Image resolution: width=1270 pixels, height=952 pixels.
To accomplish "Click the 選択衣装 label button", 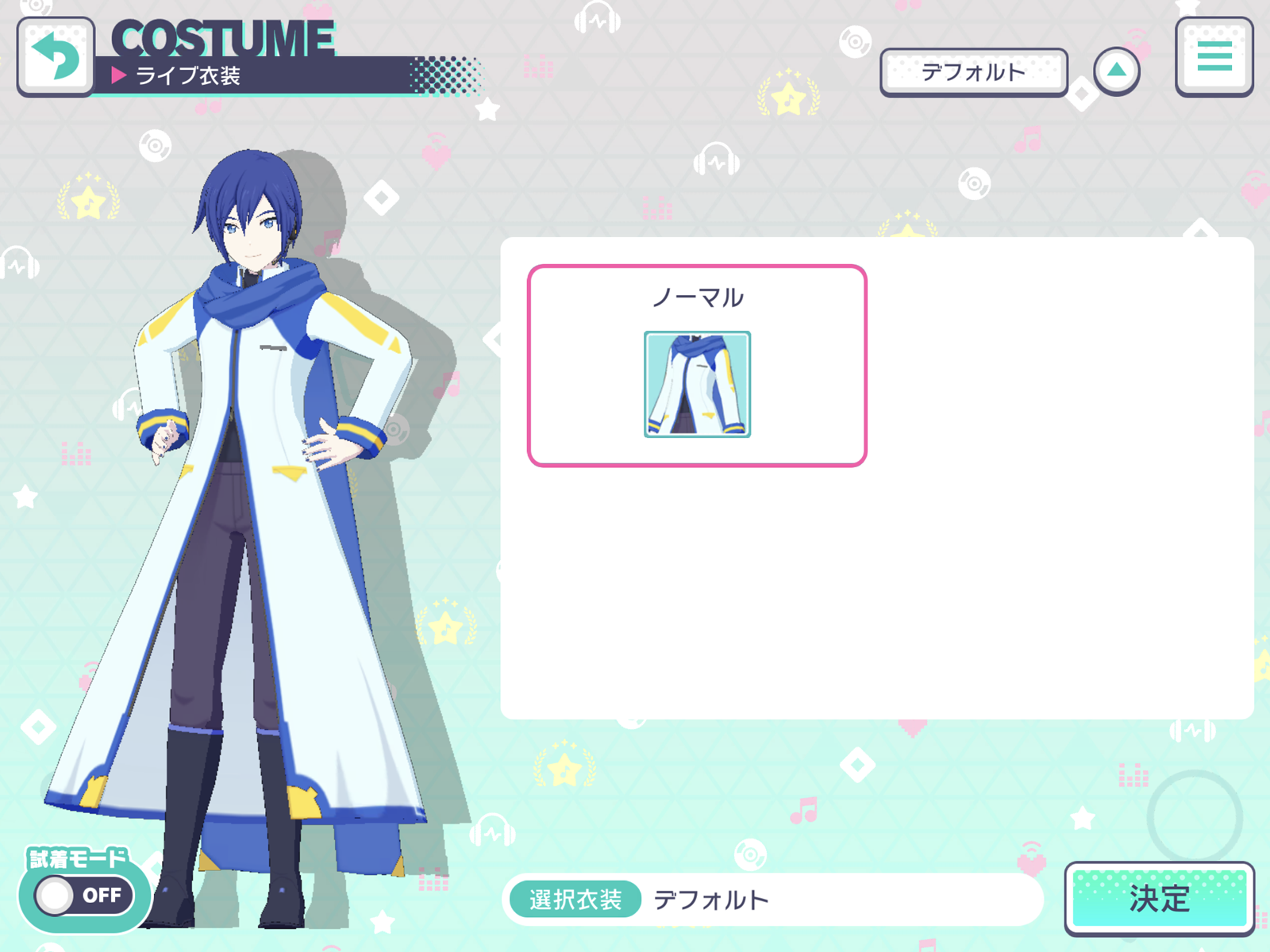I will [x=575, y=899].
